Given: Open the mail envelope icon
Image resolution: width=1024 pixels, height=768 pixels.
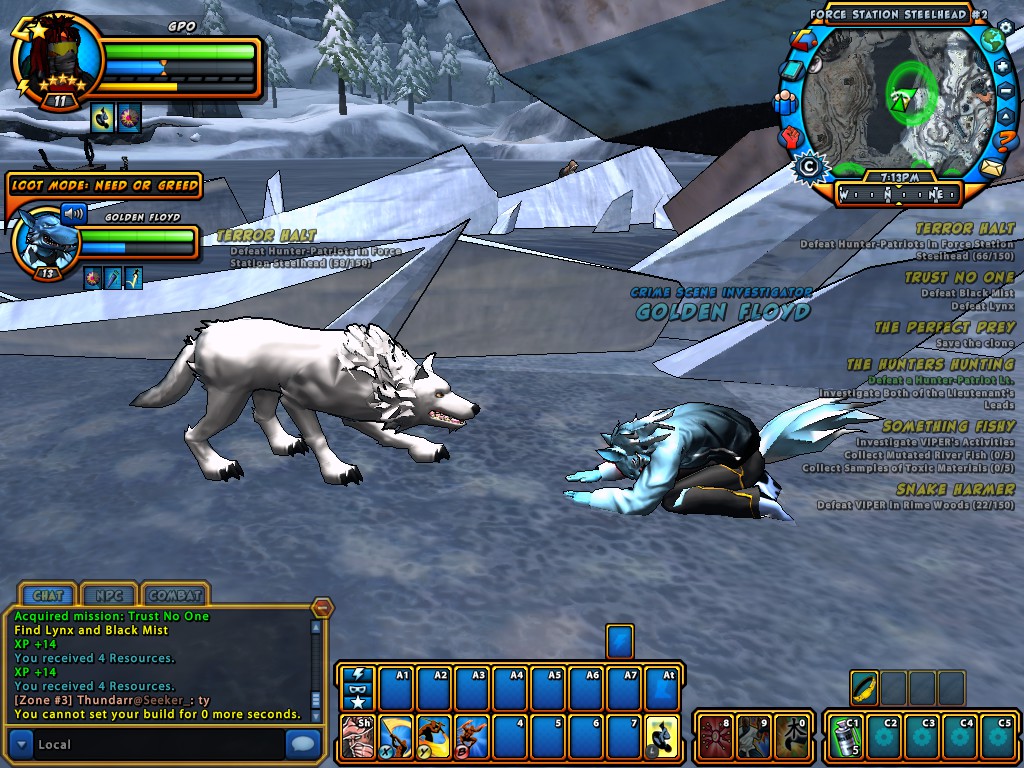Looking at the screenshot, I should click(991, 167).
